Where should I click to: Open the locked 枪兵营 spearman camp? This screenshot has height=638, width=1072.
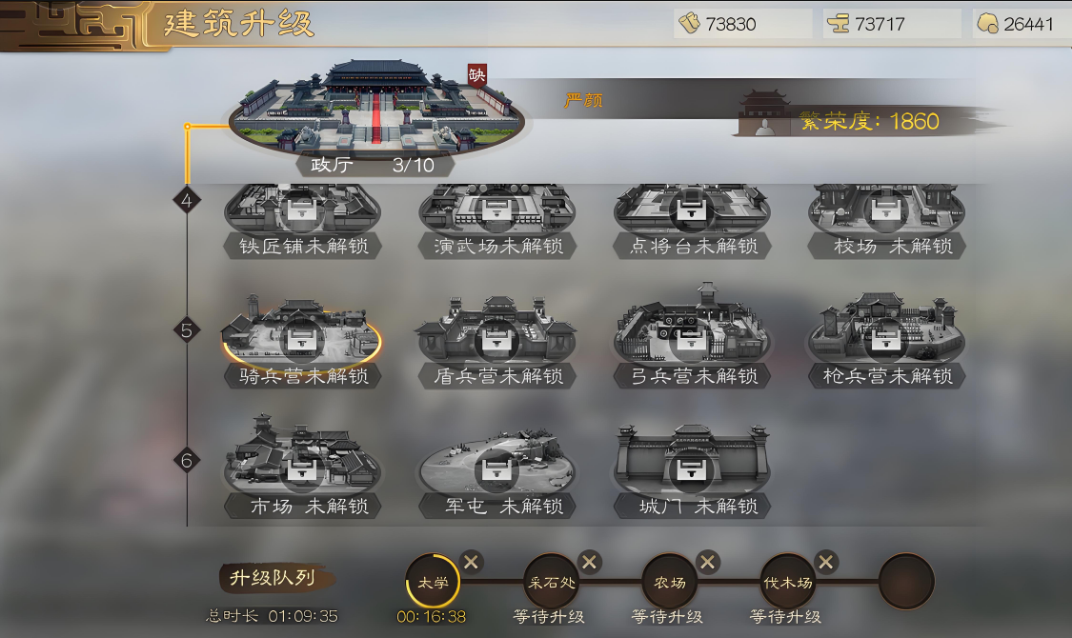[x=886, y=335]
